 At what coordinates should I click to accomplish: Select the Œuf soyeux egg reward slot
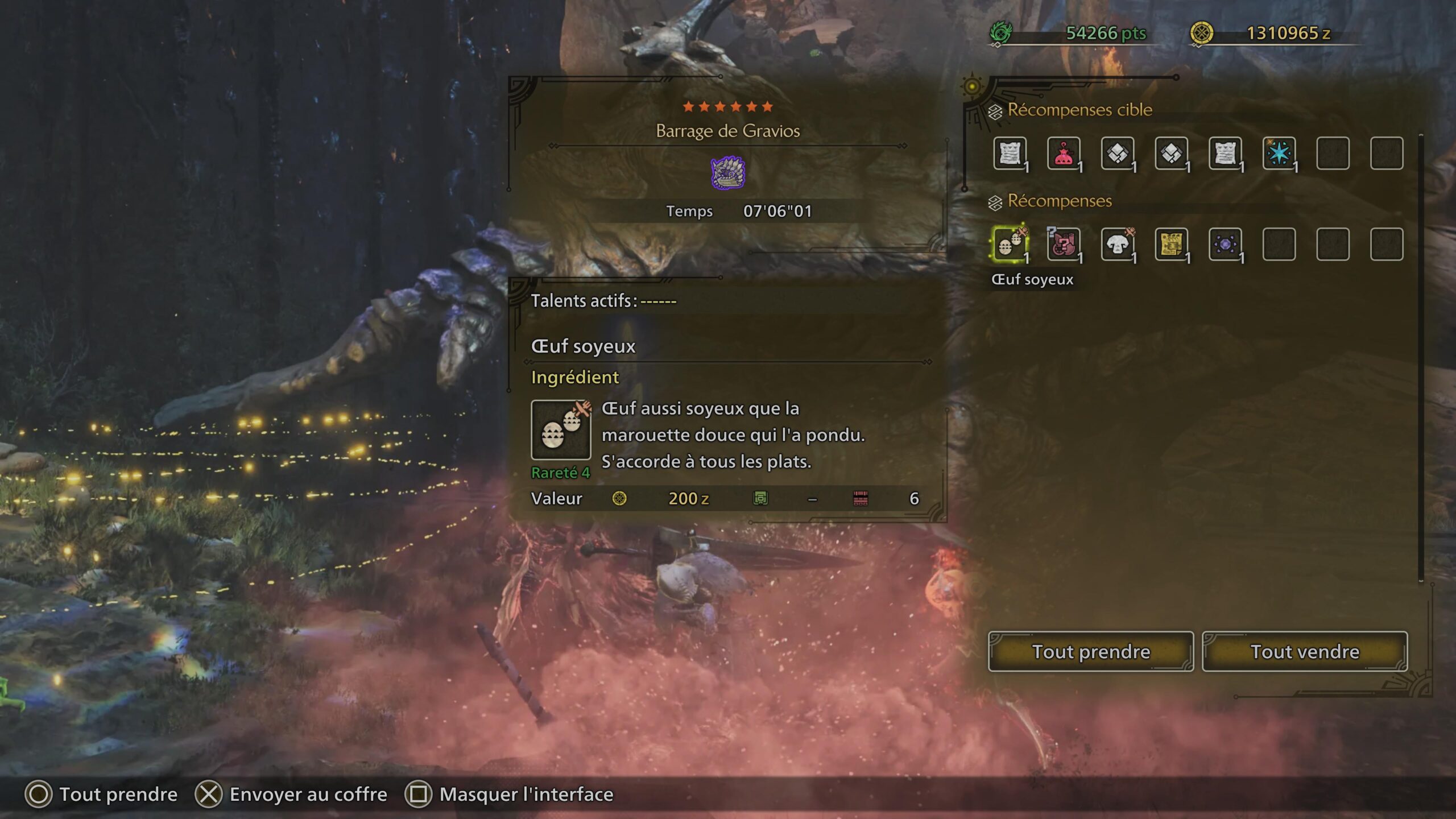1010,245
